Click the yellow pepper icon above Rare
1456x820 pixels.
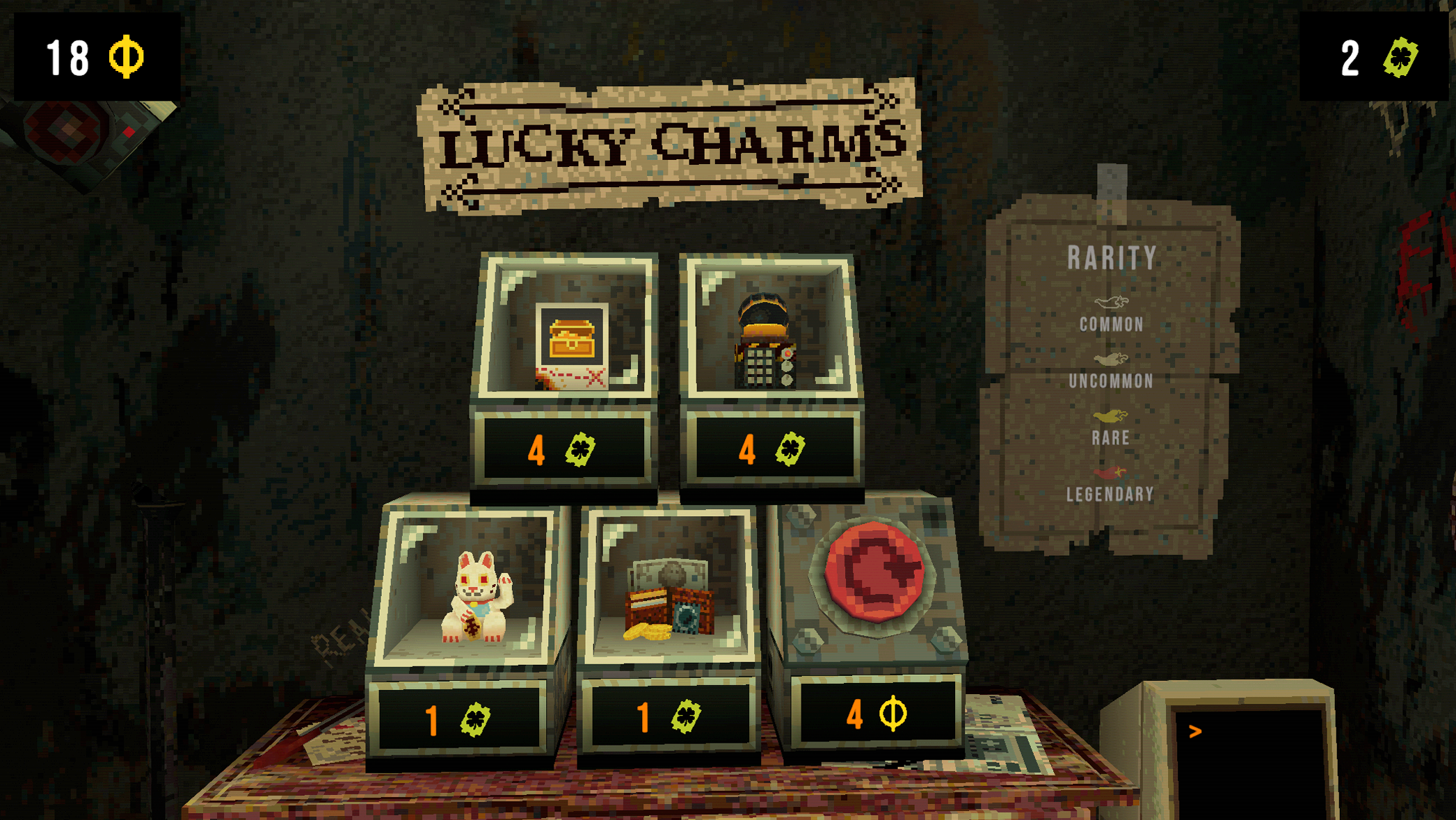(x=1112, y=417)
